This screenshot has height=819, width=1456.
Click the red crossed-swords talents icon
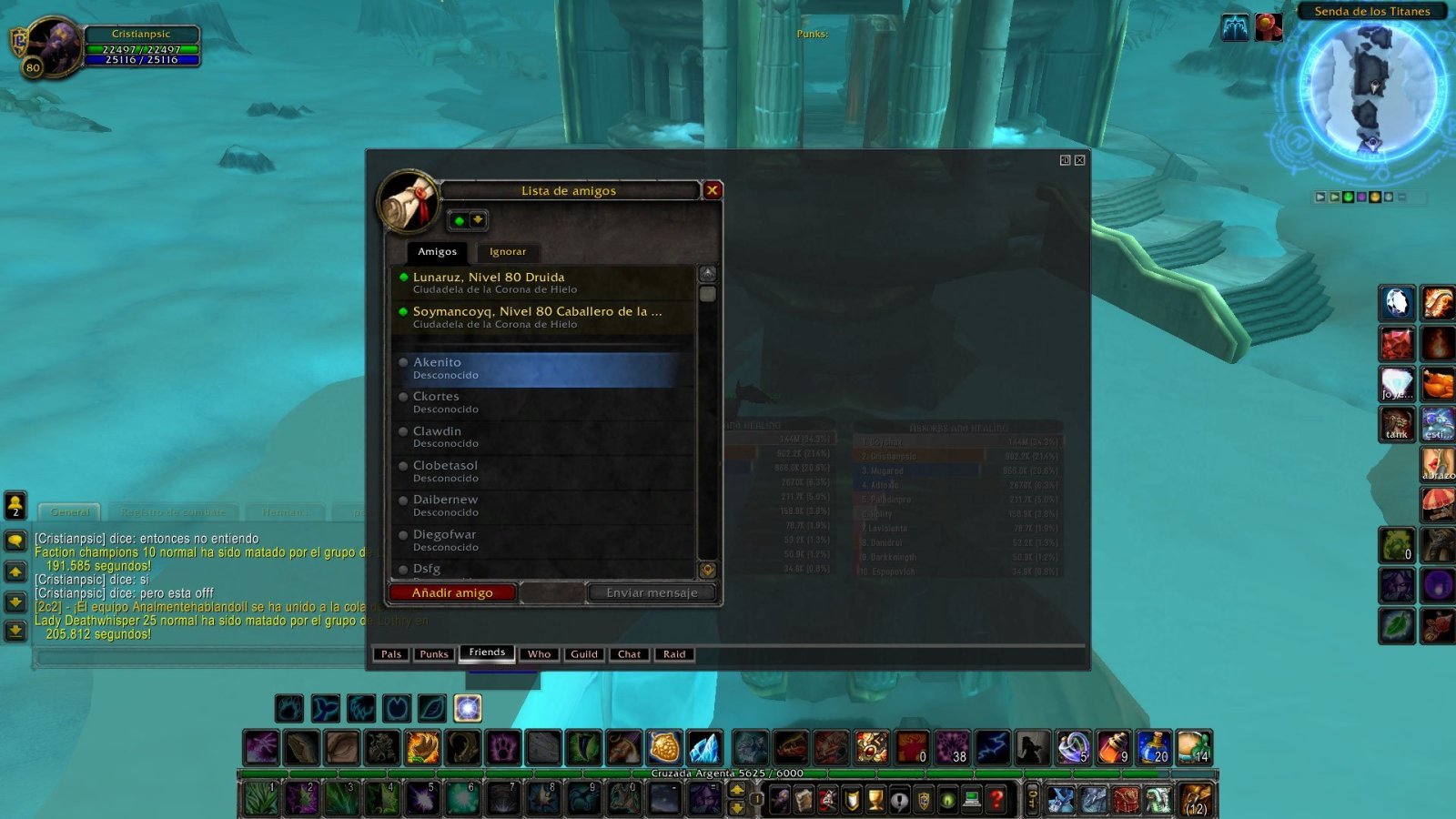tap(828, 799)
